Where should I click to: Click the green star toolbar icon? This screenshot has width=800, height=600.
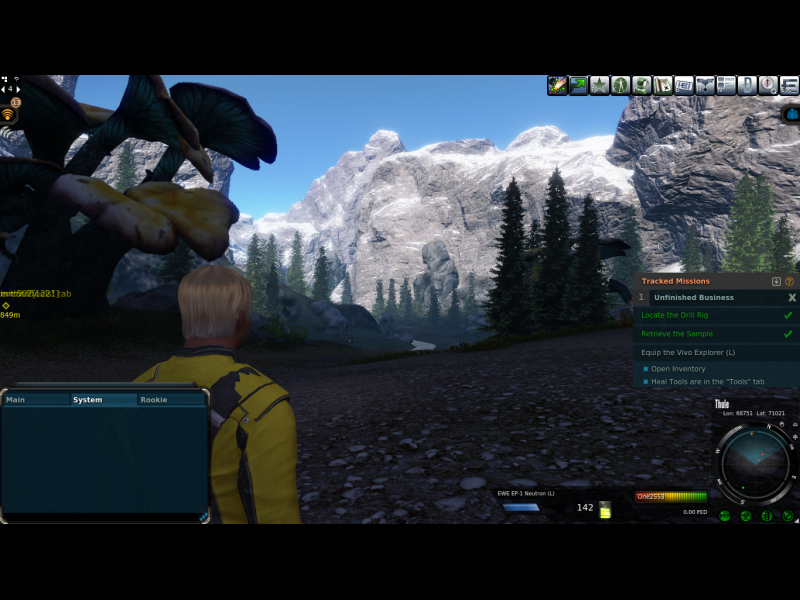click(599, 86)
